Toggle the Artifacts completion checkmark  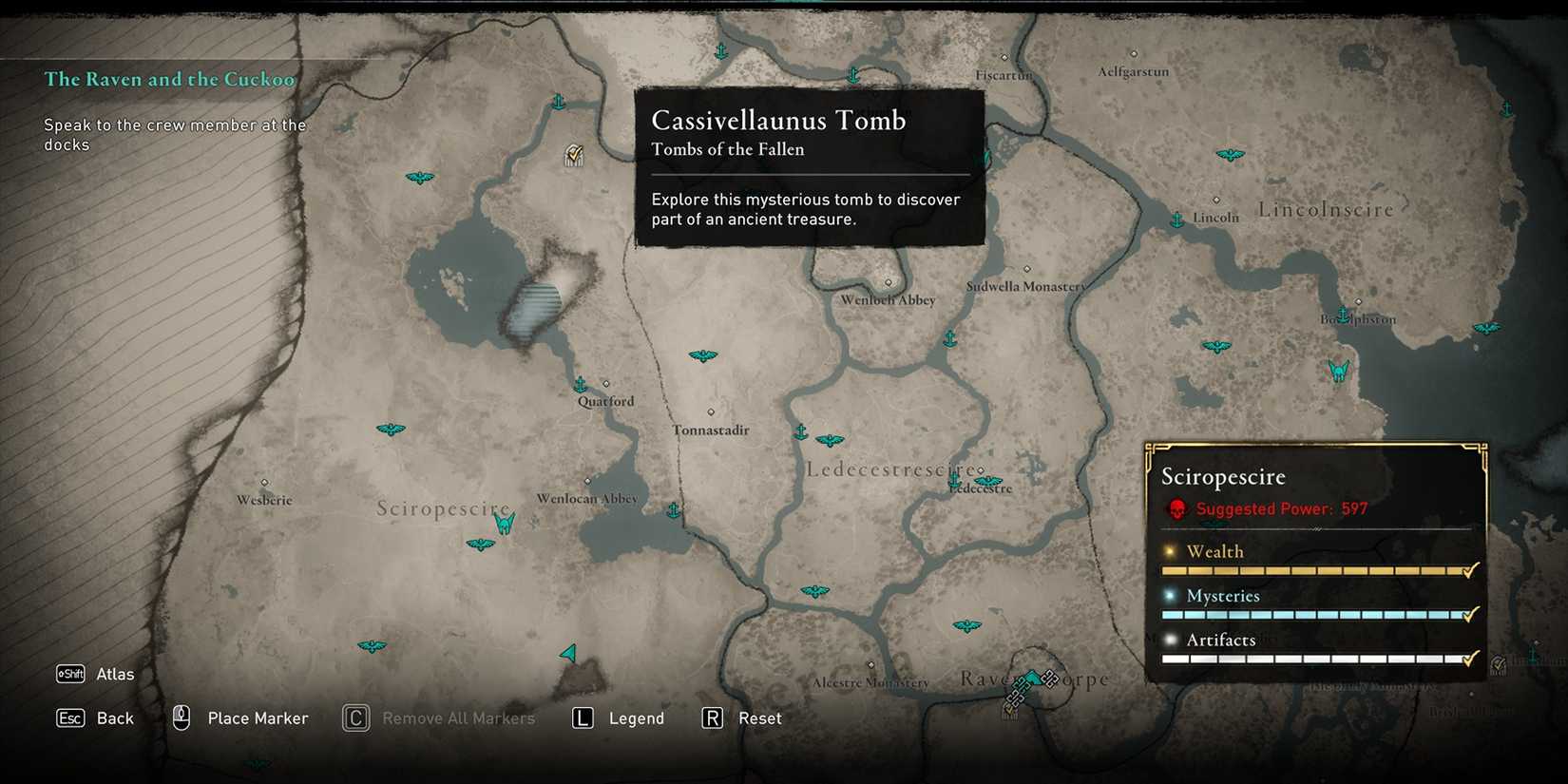pyautogui.click(x=1470, y=658)
